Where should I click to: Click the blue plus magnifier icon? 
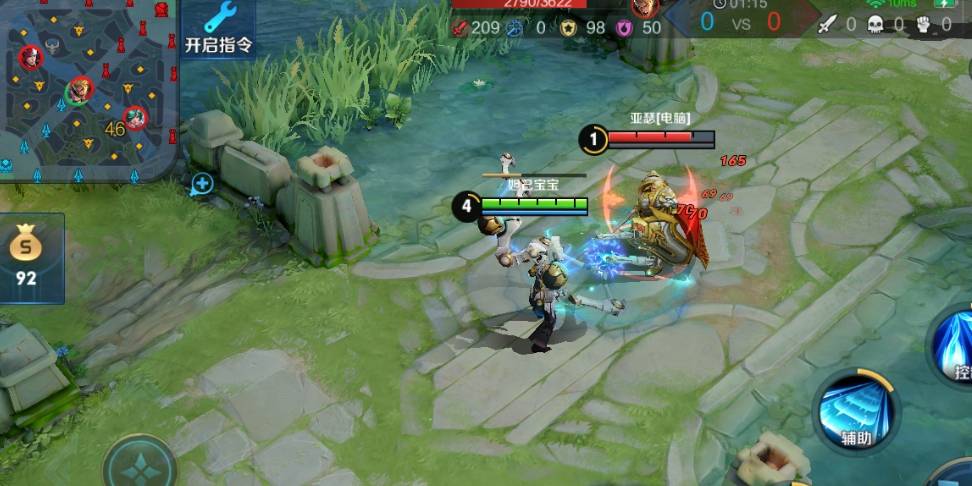pos(201,183)
